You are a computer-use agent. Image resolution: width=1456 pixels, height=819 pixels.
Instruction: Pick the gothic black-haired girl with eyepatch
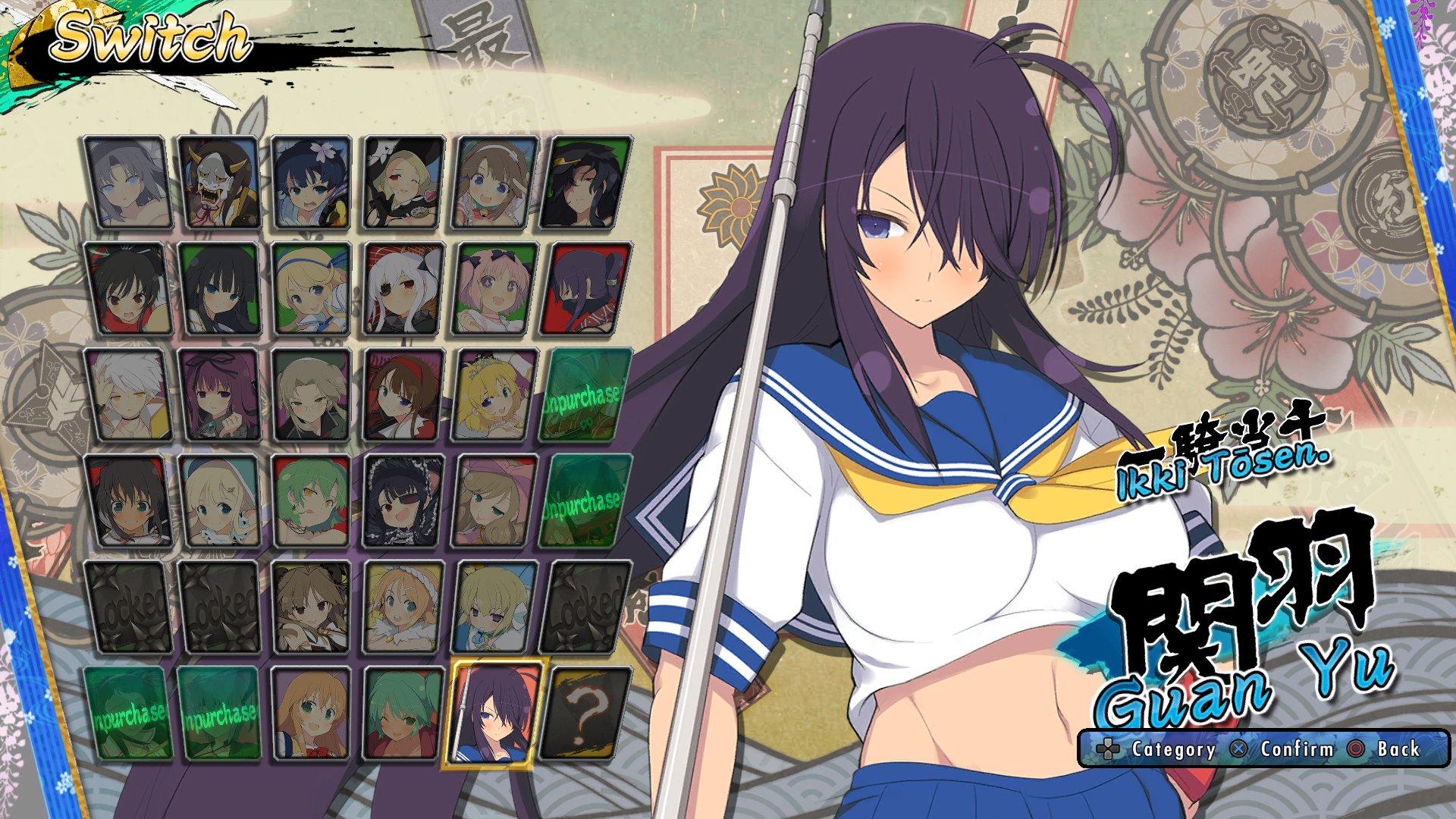(403, 500)
